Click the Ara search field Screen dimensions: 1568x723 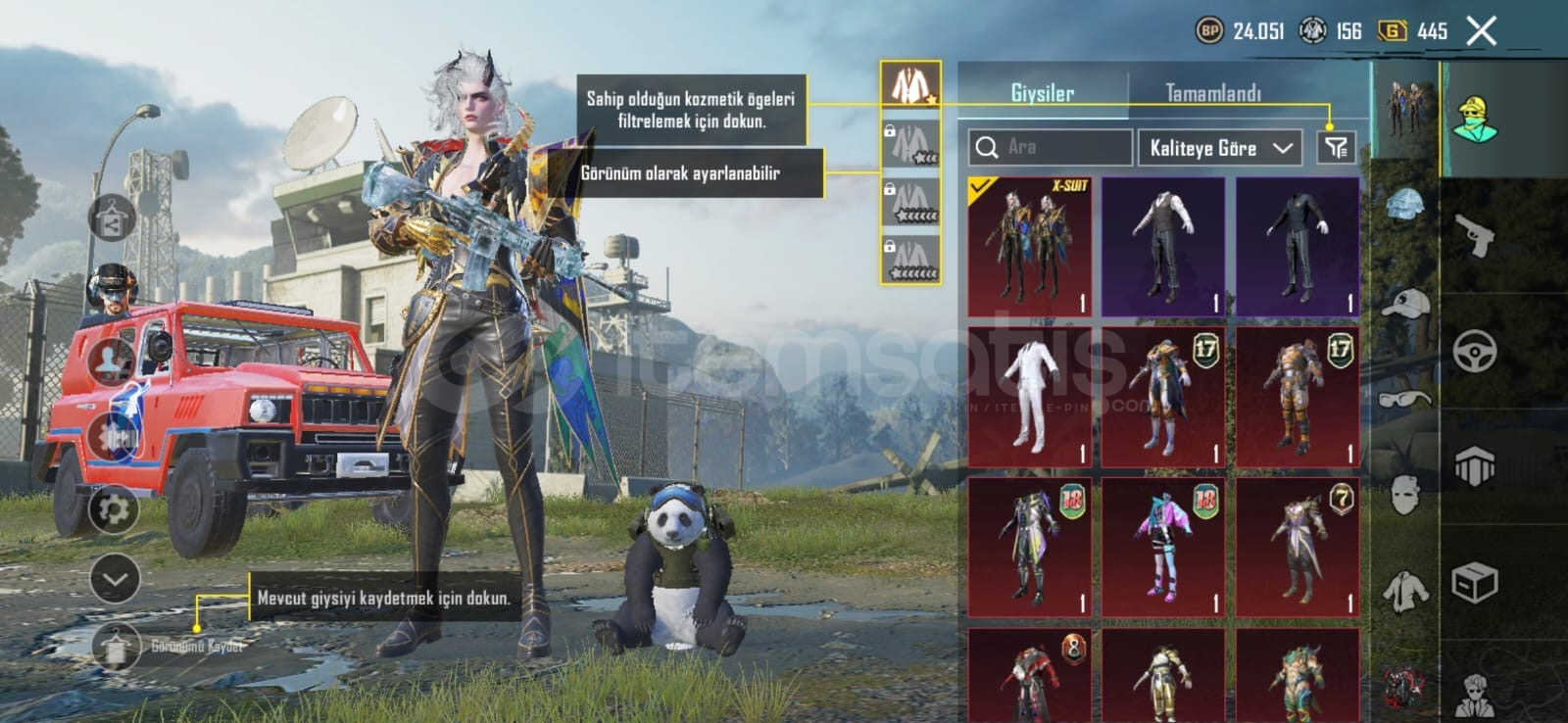[1051, 147]
